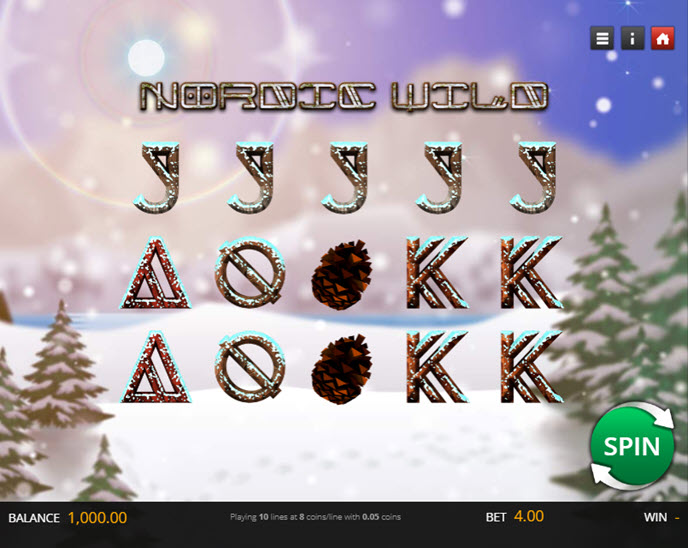Return home via the red house icon
688x548 pixels.
coord(661,38)
